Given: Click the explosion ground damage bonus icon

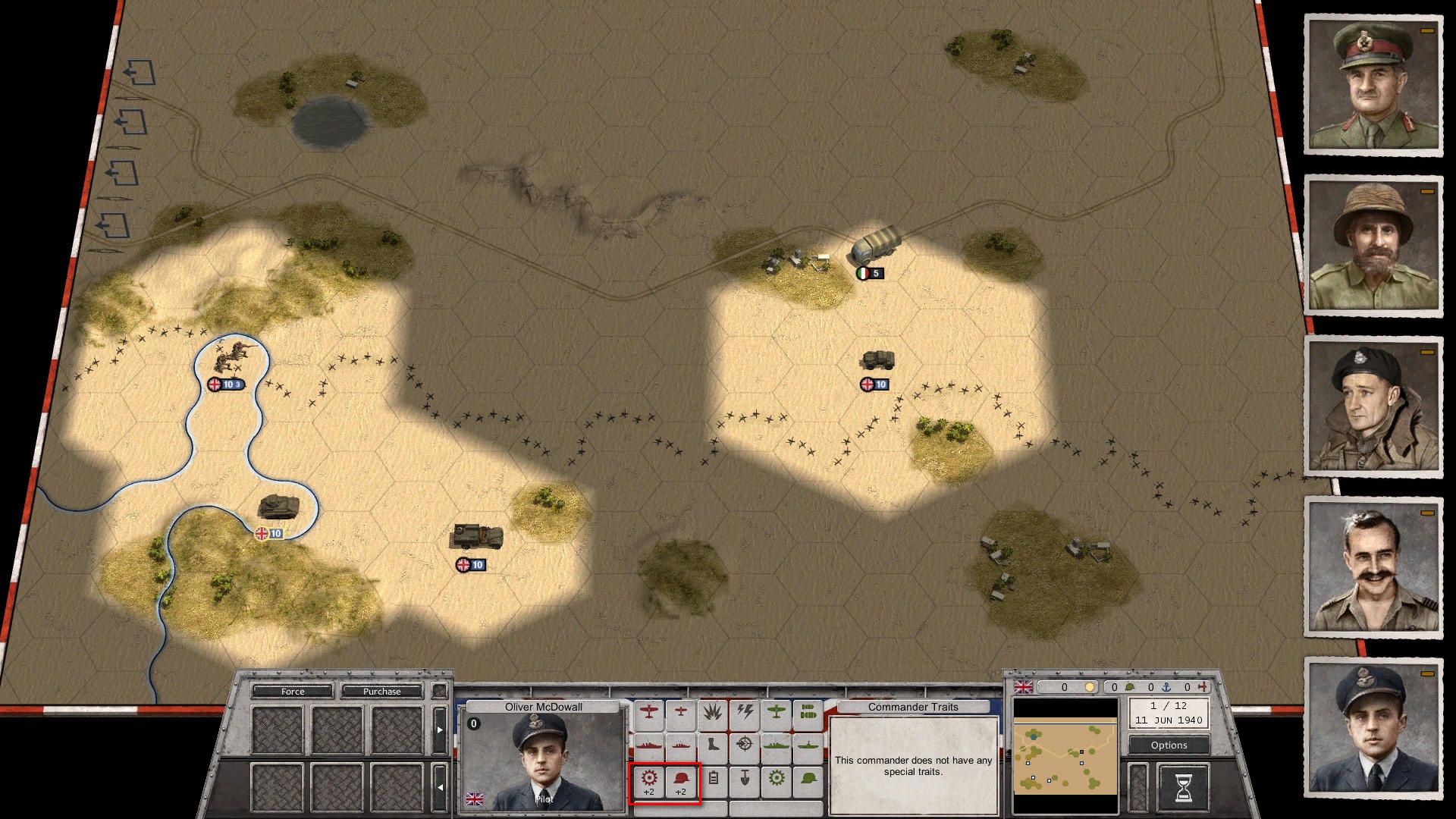Looking at the screenshot, I should point(711,711).
